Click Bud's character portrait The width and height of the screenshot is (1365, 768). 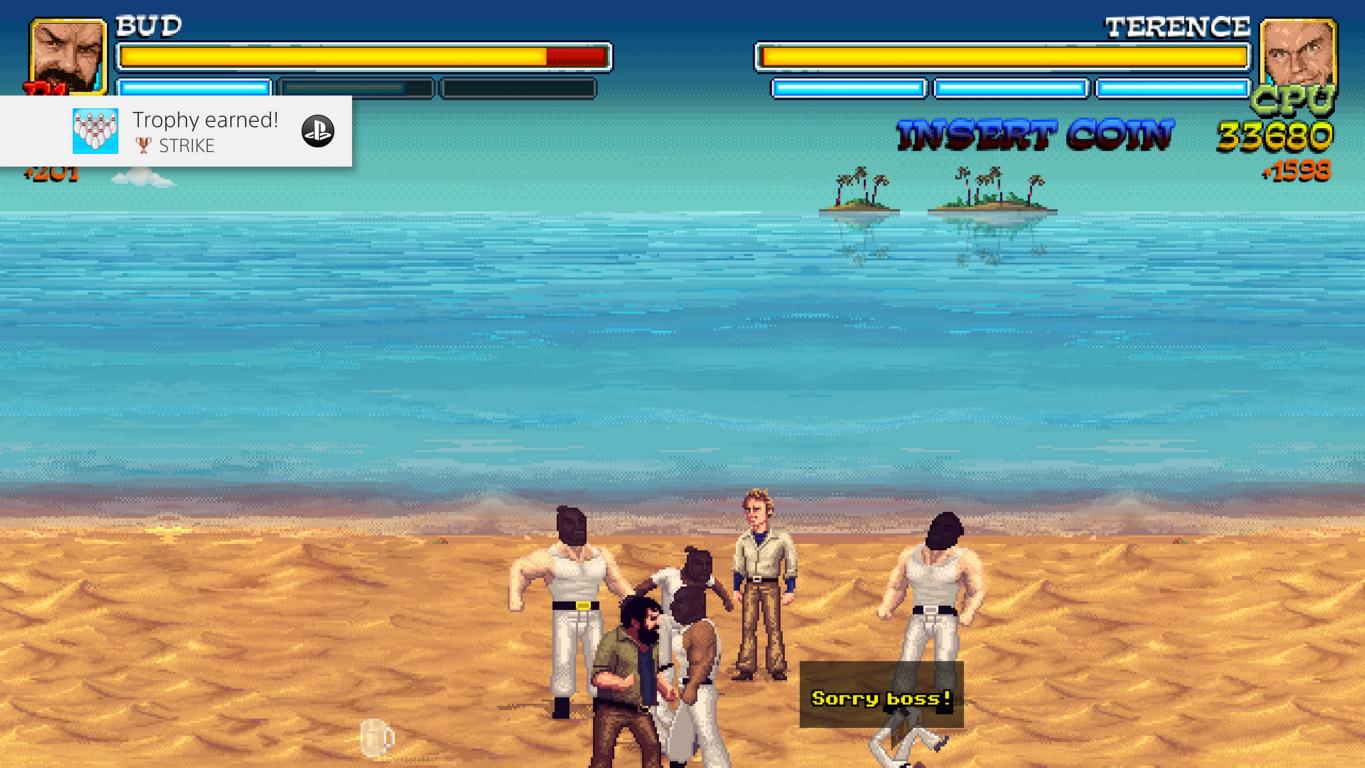click(x=68, y=55)
